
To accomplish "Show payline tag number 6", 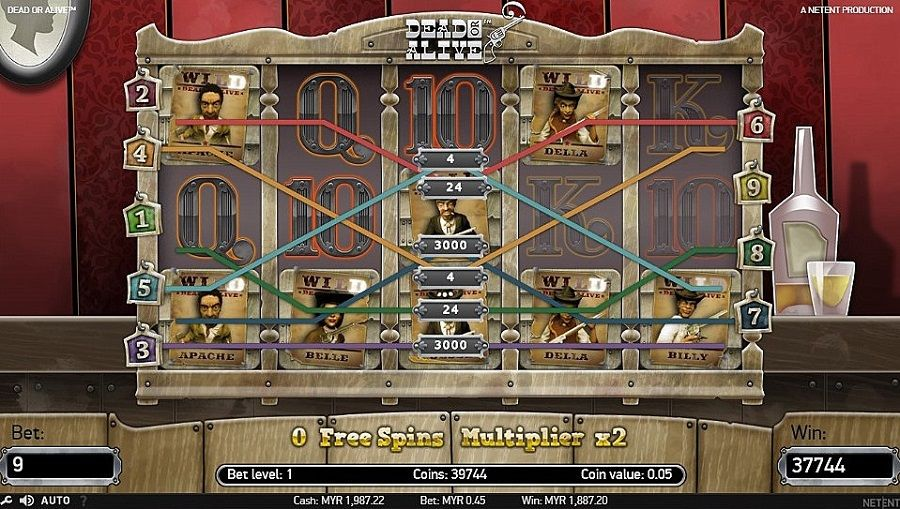I will click(756, 124).
